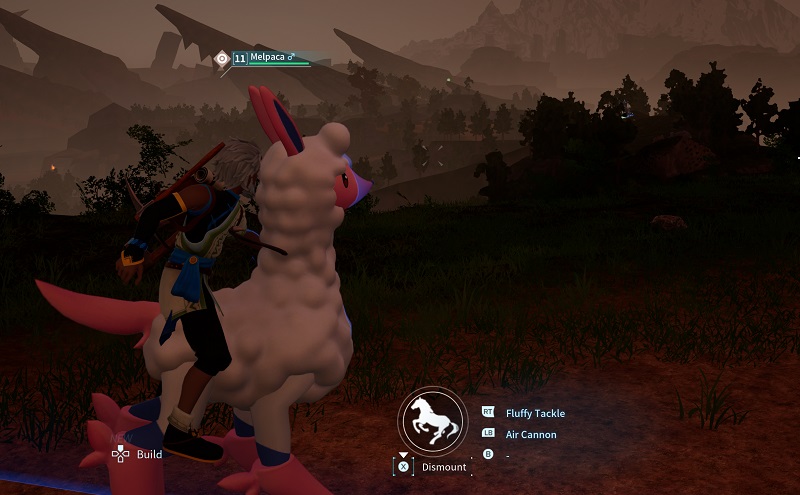Click the Melpaca name tag
Viewport: 800px width, 495px height.
pyautogui.click(x=270, y=59)
